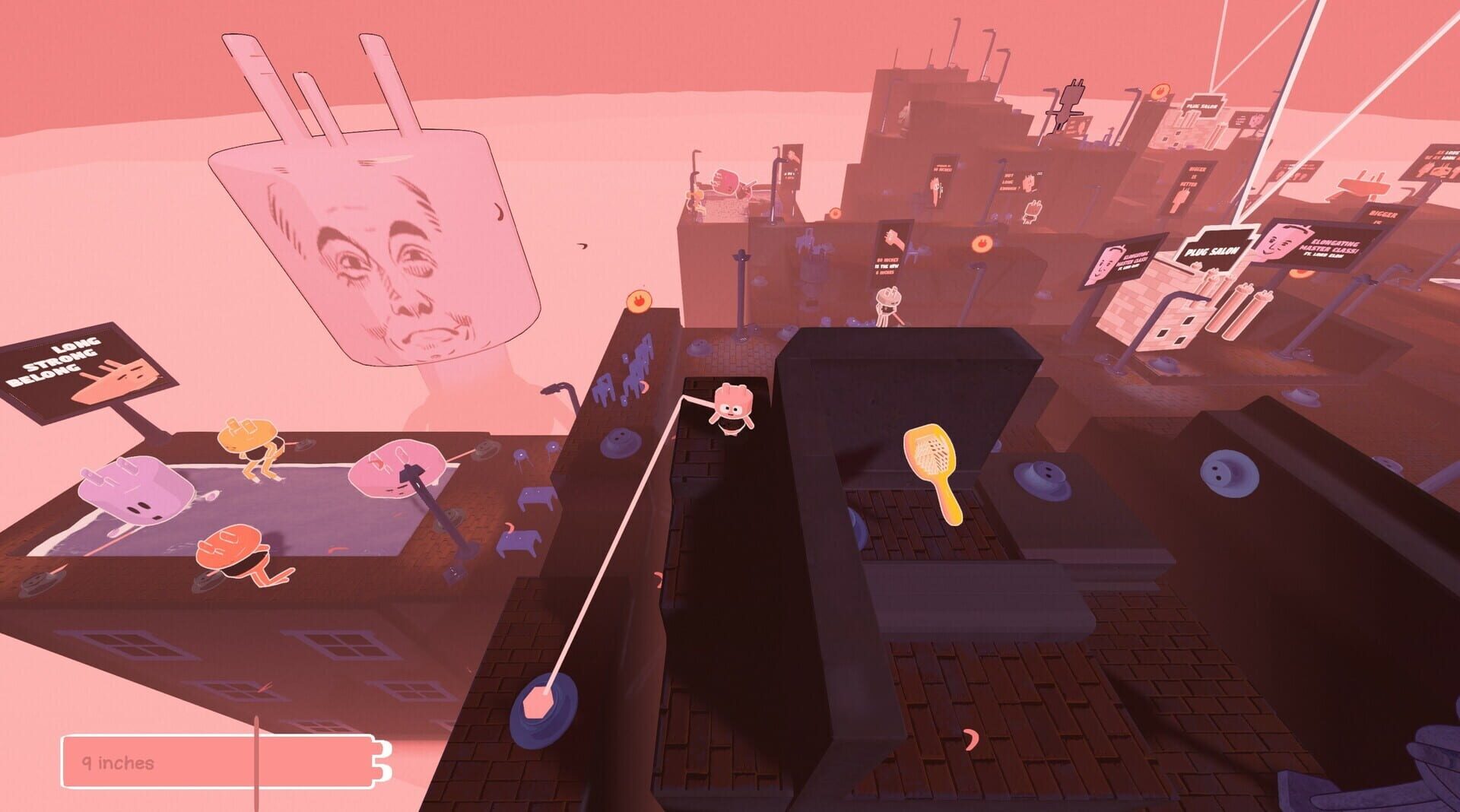The width and height of the screenshot is (1460, 812).
Task: Click the 9 inches progress bar
Action: [221, 759]
